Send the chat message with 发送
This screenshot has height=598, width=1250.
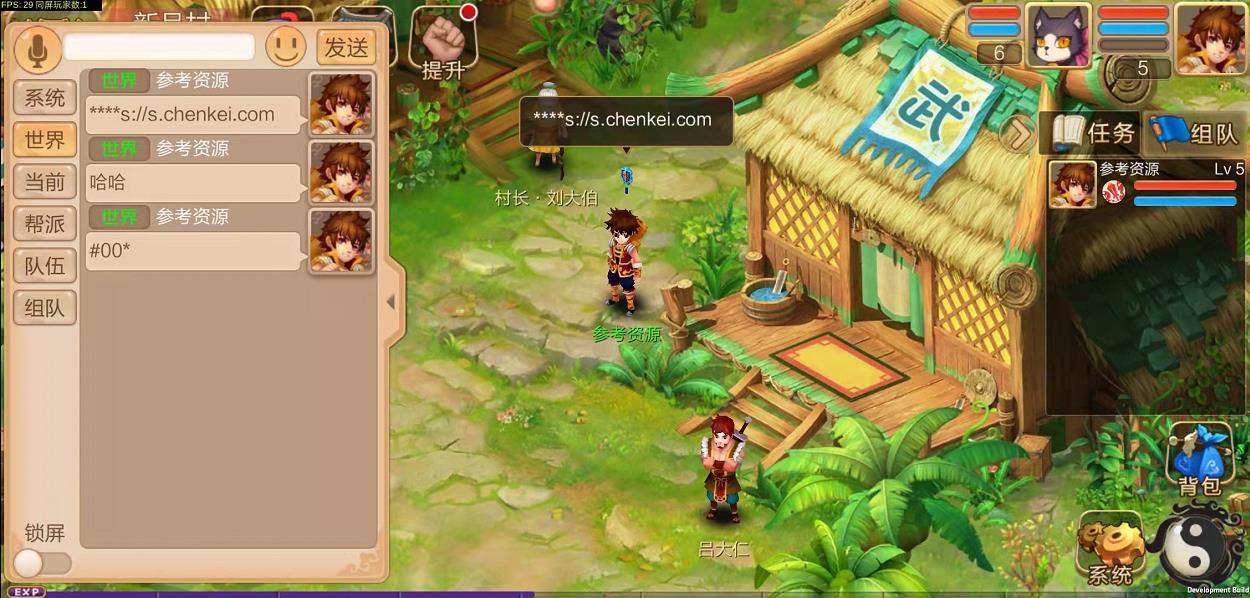click(x=347, y=47)
